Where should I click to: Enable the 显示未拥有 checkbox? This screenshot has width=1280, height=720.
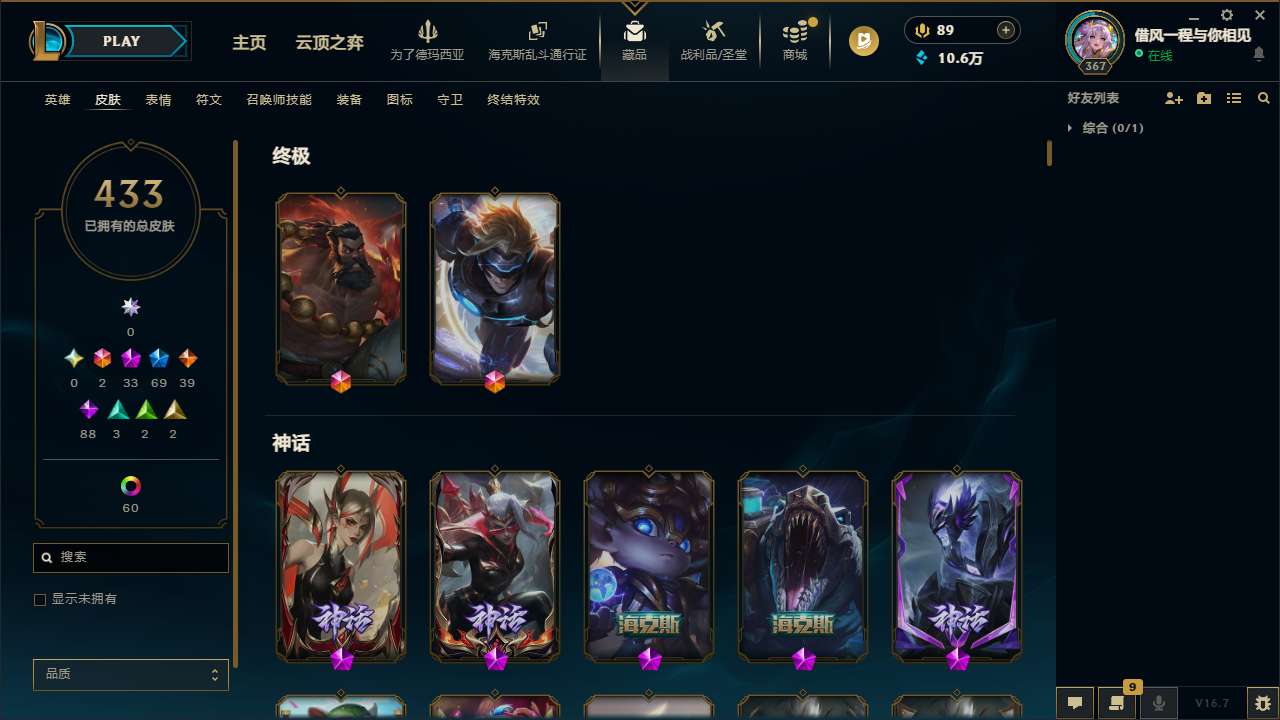click(x=40, y=599)
